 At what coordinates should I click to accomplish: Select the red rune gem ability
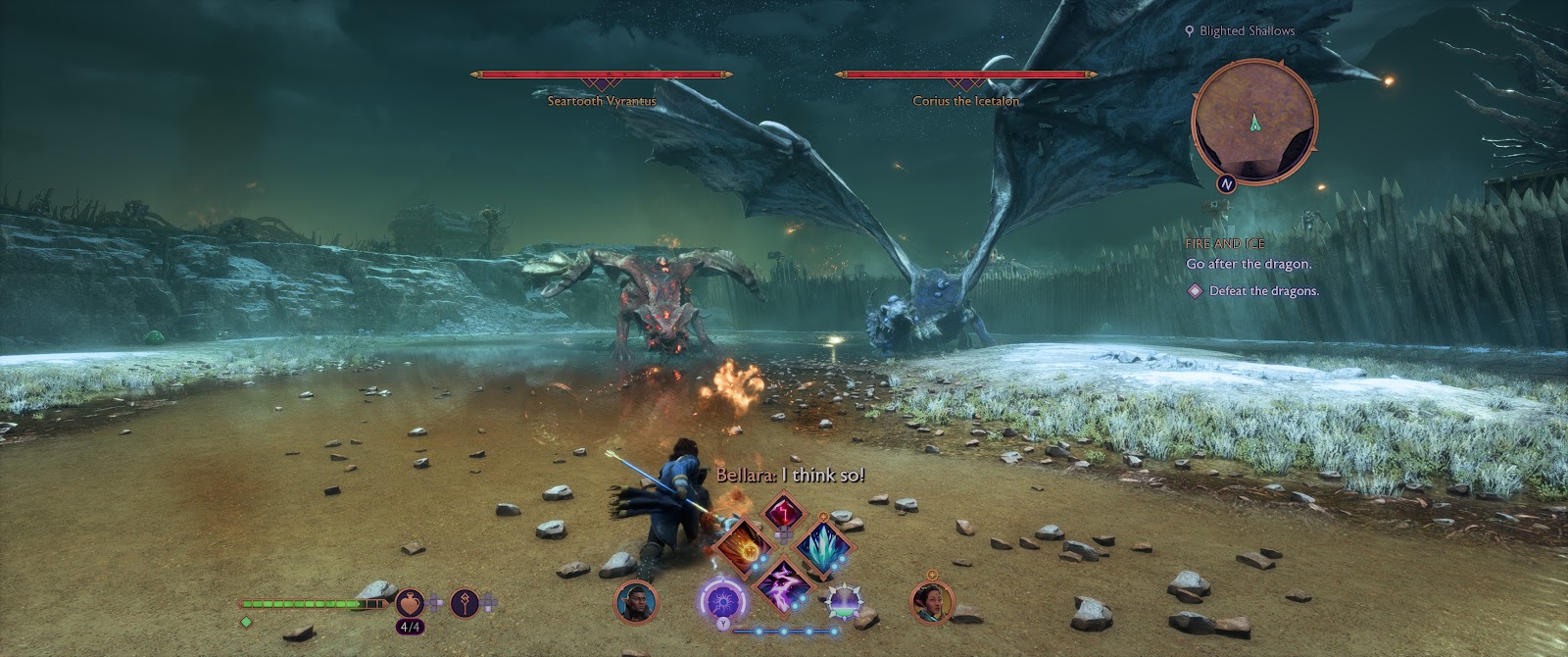783,512
